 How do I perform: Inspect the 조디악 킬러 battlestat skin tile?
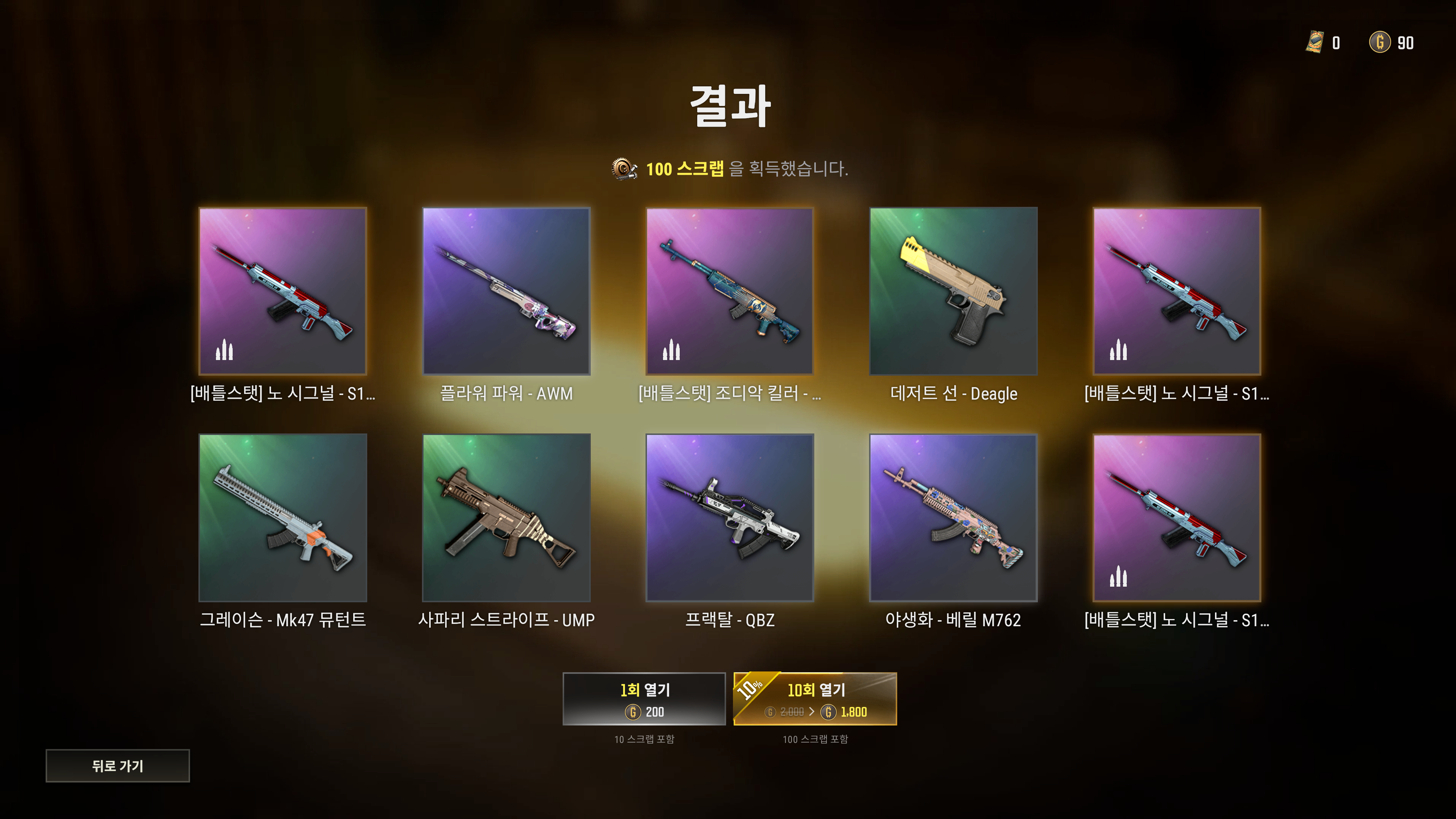[729, 291]
